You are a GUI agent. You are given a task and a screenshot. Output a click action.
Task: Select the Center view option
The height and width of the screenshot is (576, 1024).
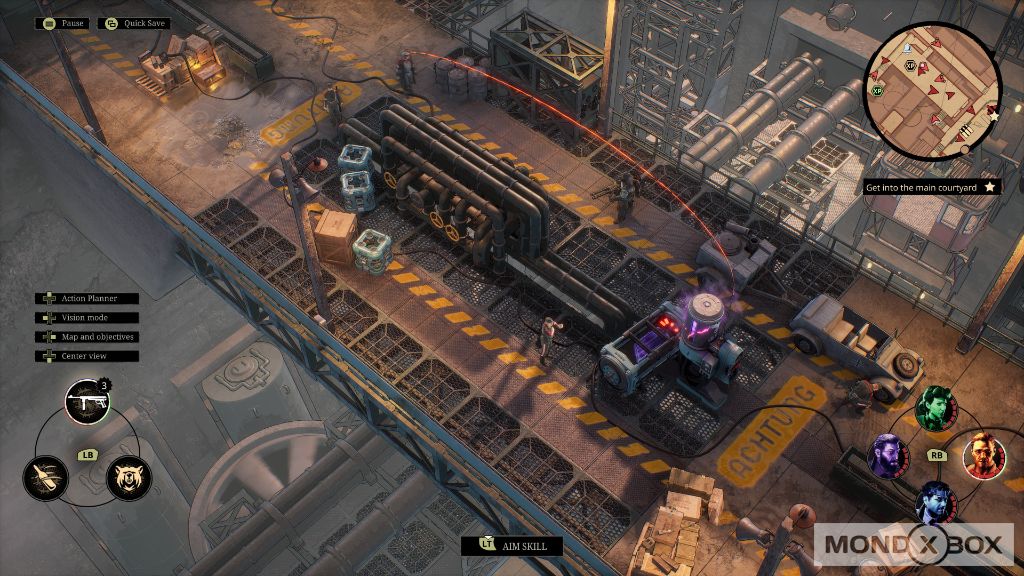(87, 356)
